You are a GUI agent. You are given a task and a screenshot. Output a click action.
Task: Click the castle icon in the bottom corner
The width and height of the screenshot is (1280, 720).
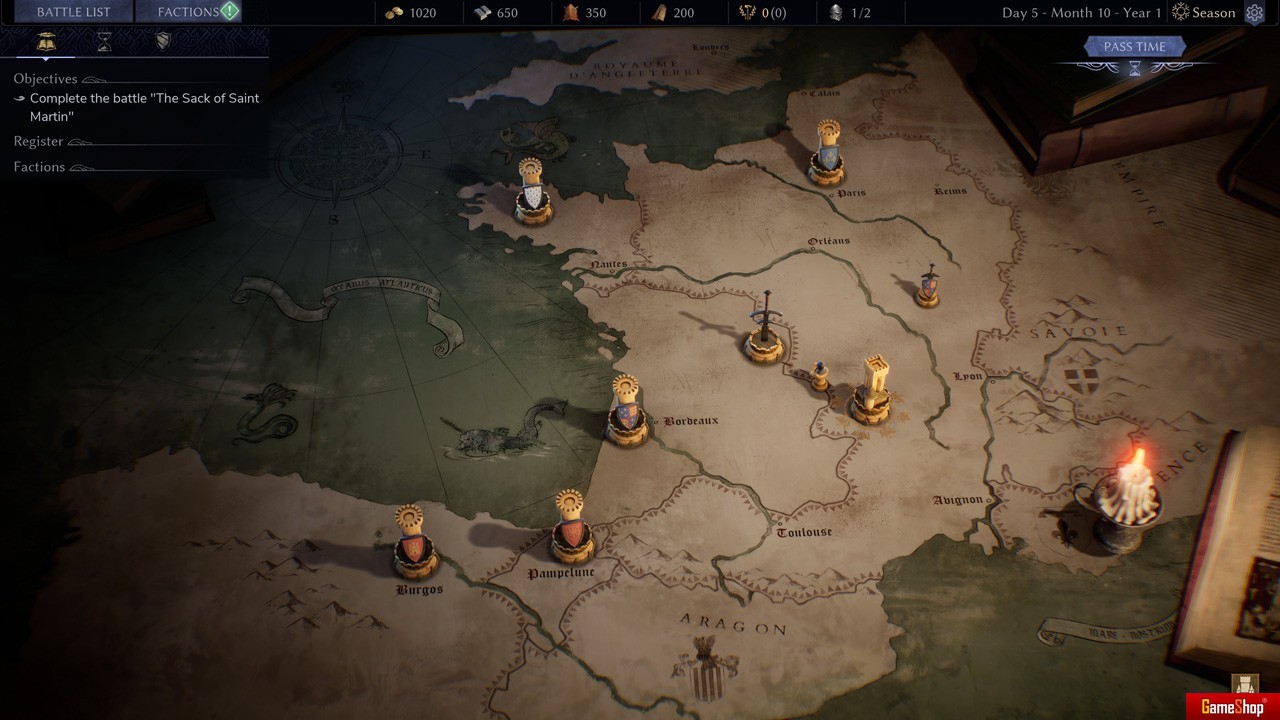point(1245,684)
